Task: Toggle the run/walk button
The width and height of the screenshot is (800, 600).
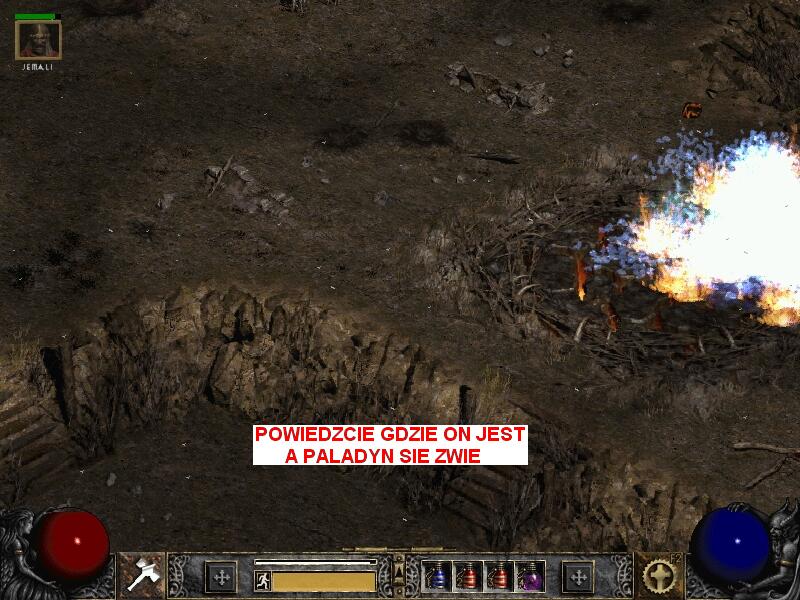Action: point(263,581)
